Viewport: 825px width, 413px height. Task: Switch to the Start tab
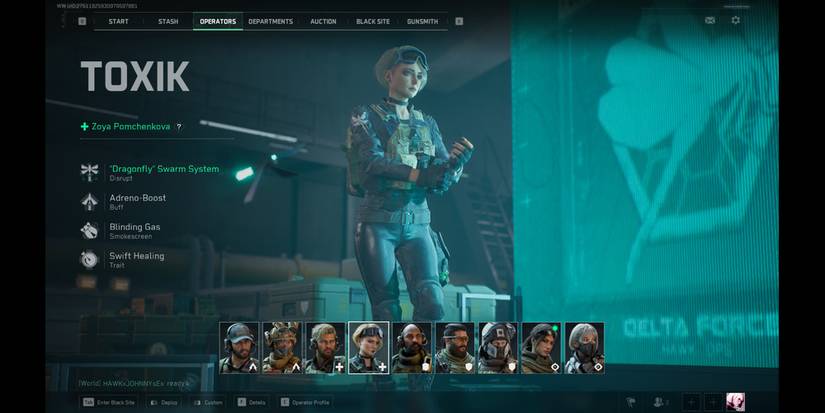[118, 21]
